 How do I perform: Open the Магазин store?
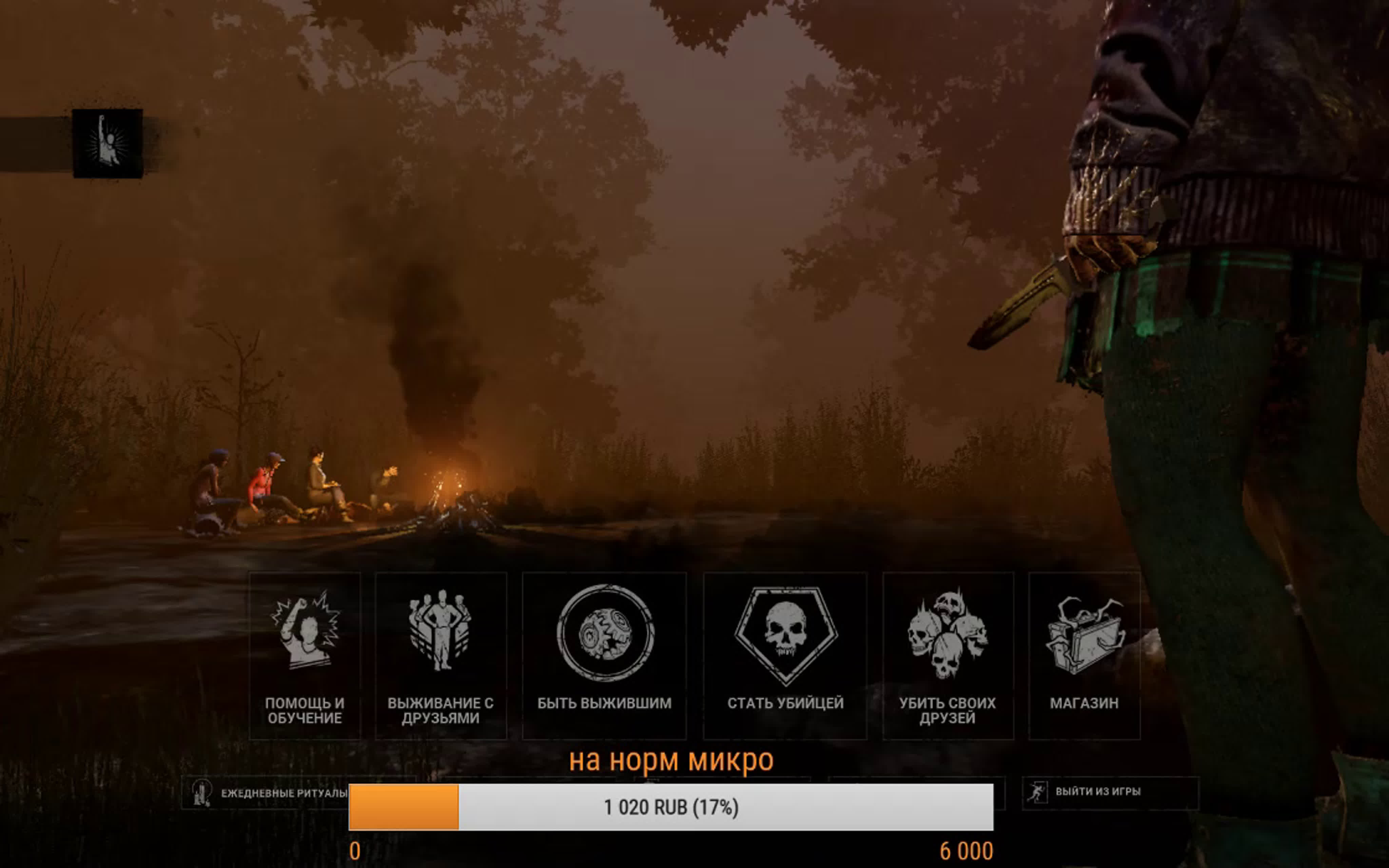pos(1084,656)
